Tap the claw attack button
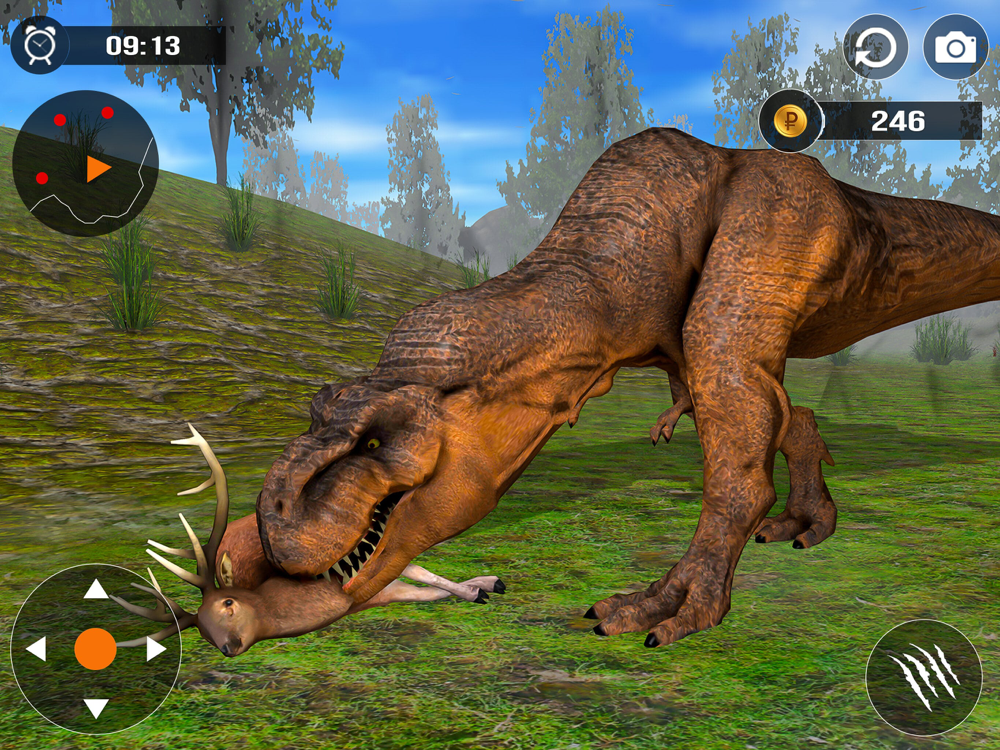This screenshot has height=750, width=1000. (x=924, y=677)
